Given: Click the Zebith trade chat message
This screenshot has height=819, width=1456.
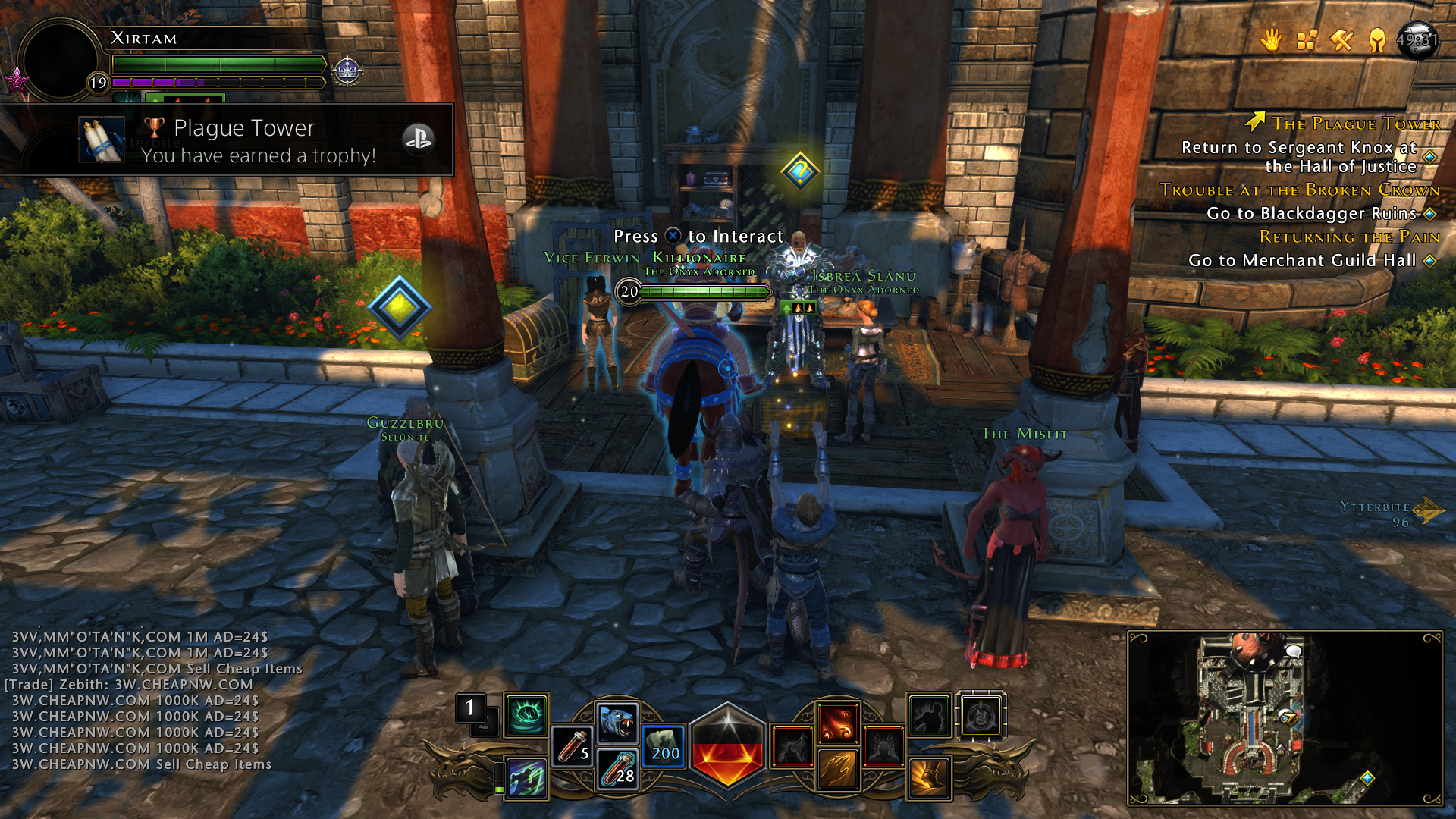Looking at the screenshot, I should coord(129,685).
